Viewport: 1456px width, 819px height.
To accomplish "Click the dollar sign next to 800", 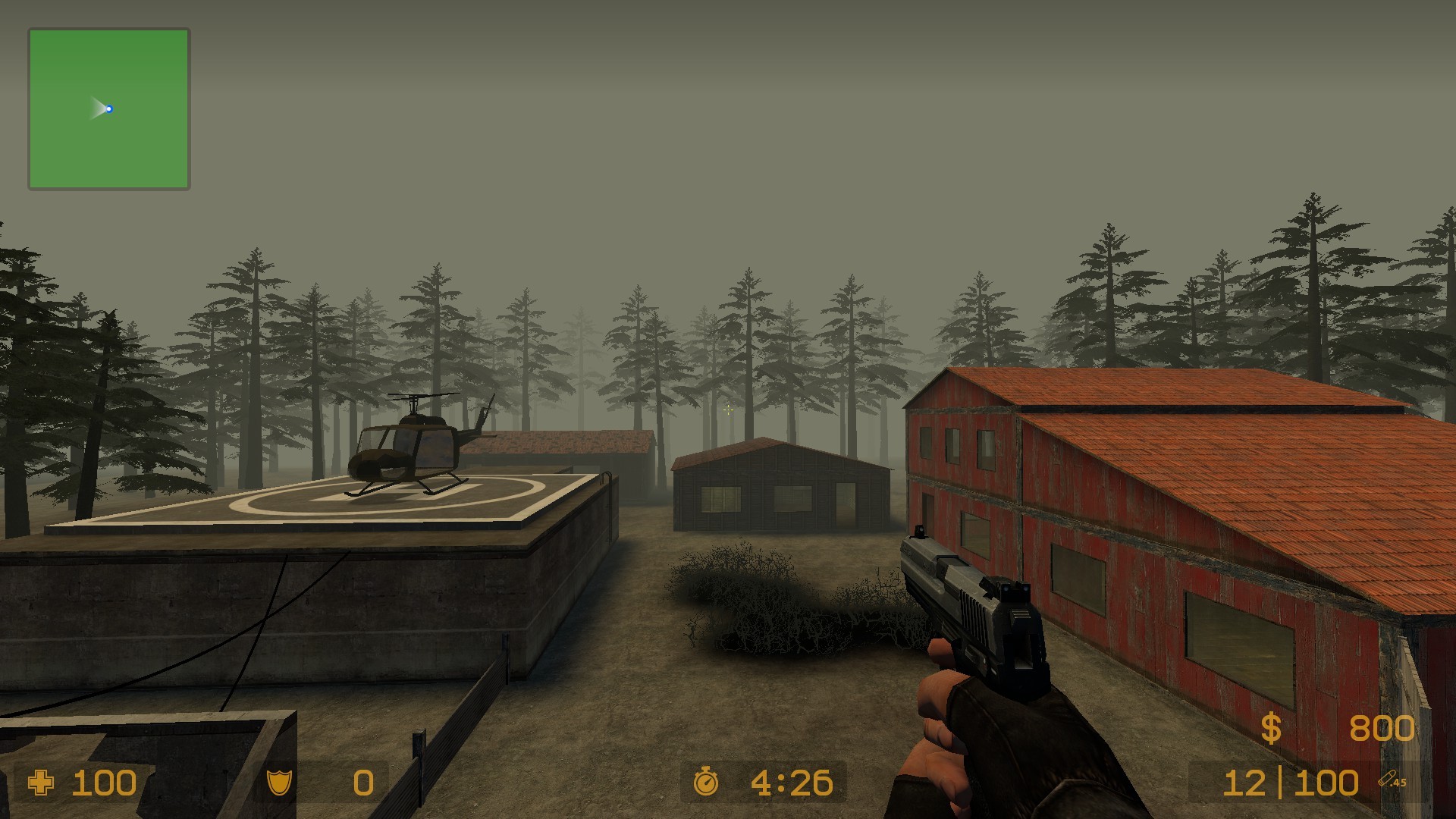I will click(x=1273, y=729).
